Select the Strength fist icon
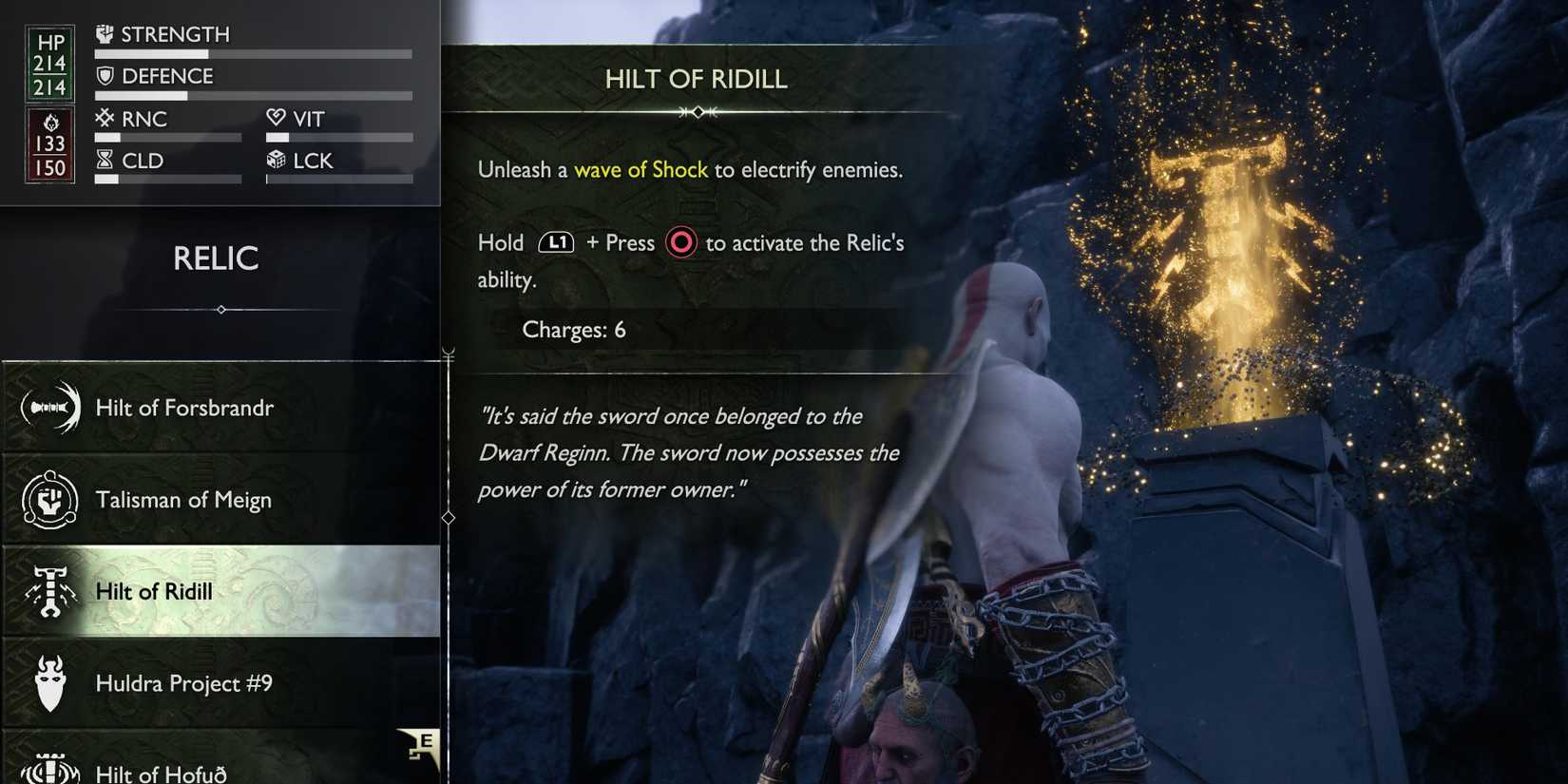The width and height of the screenshot is (1568, 784). click(105, 33)
